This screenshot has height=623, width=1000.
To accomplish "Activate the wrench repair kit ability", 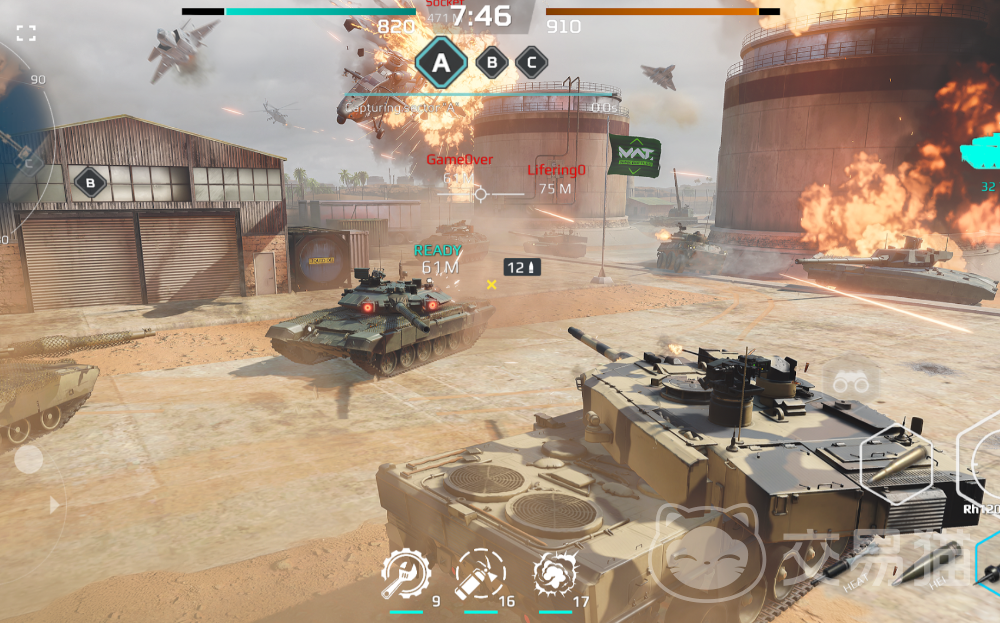I will 406,575.
